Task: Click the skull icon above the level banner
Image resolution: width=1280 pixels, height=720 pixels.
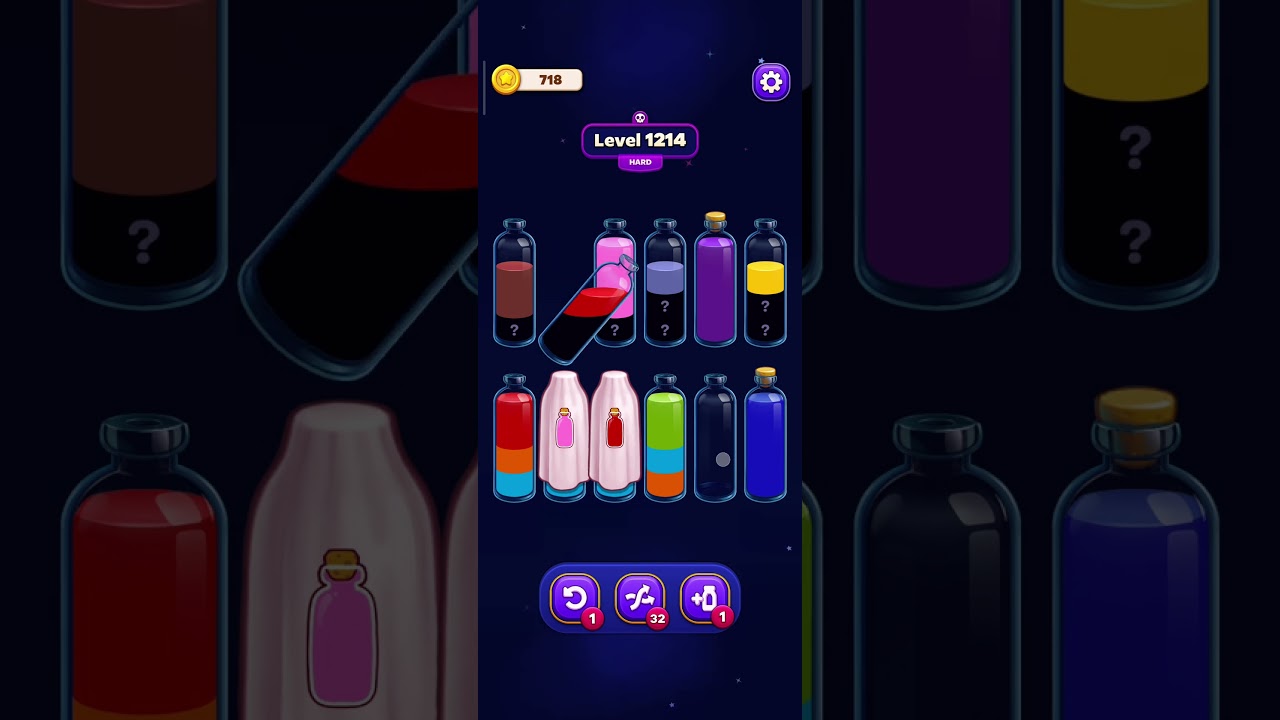Action: click(639, 115)
